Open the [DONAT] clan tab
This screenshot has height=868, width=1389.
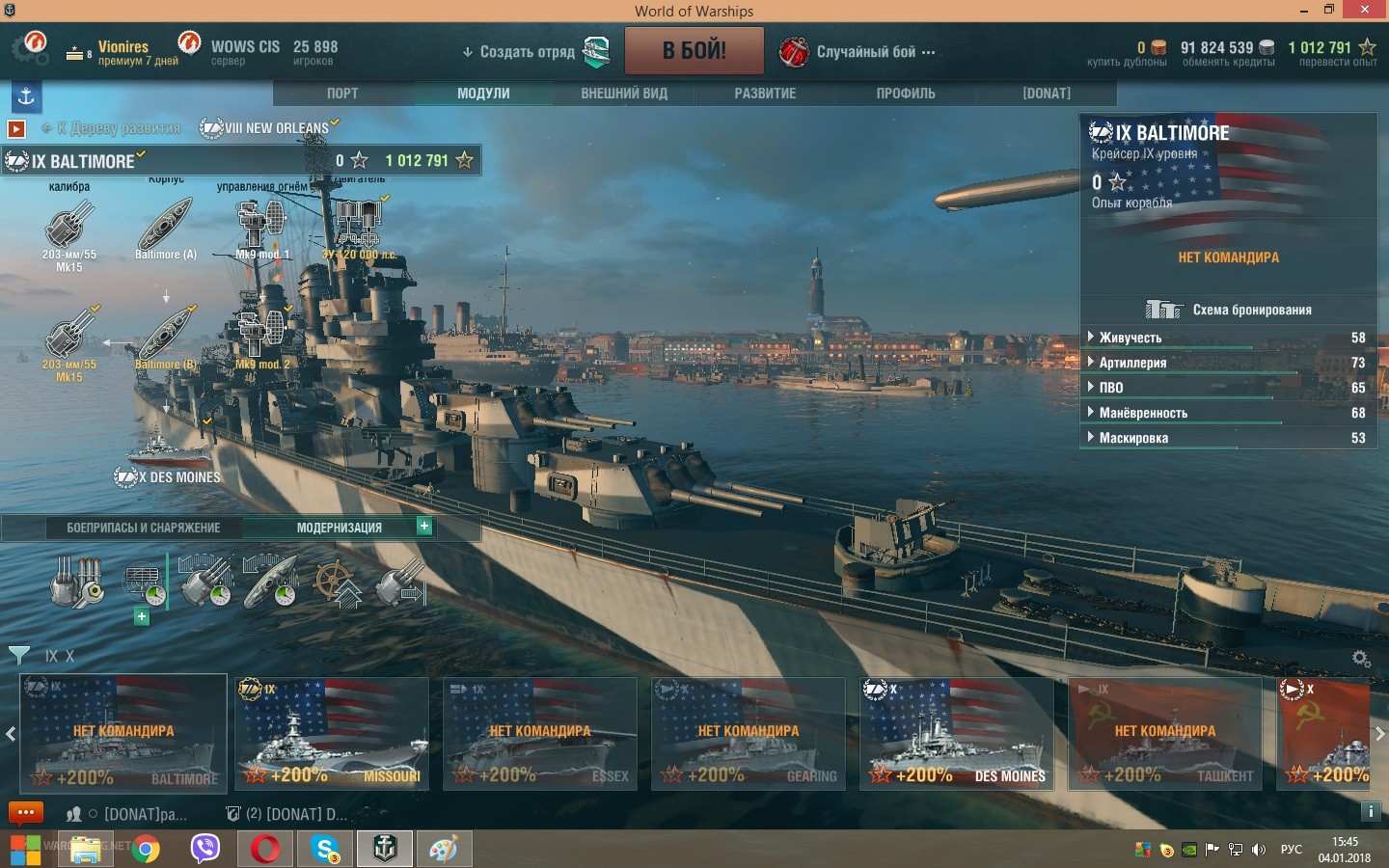point(1047,94)
